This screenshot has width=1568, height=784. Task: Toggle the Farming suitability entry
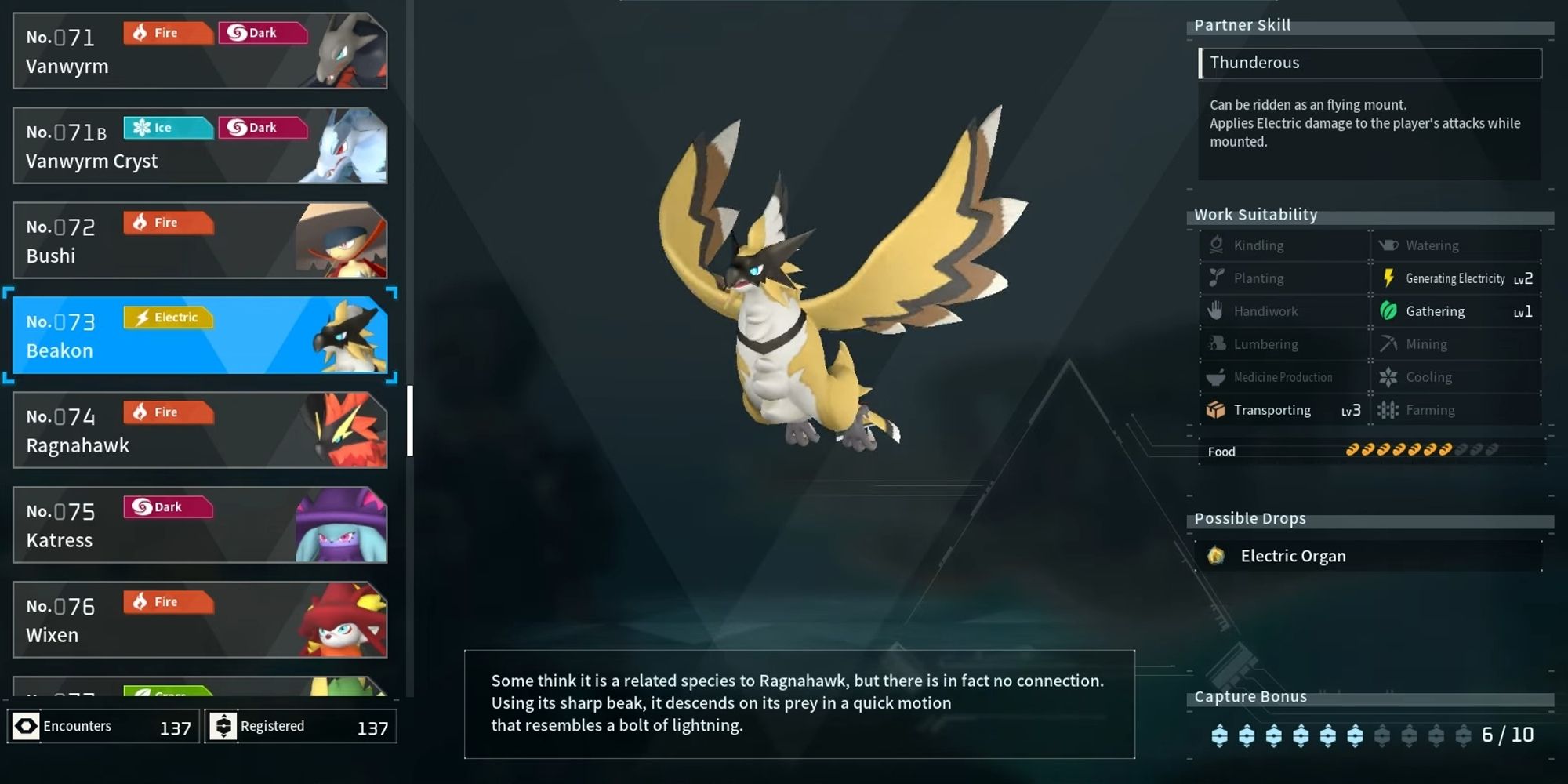click(1430, 409)
